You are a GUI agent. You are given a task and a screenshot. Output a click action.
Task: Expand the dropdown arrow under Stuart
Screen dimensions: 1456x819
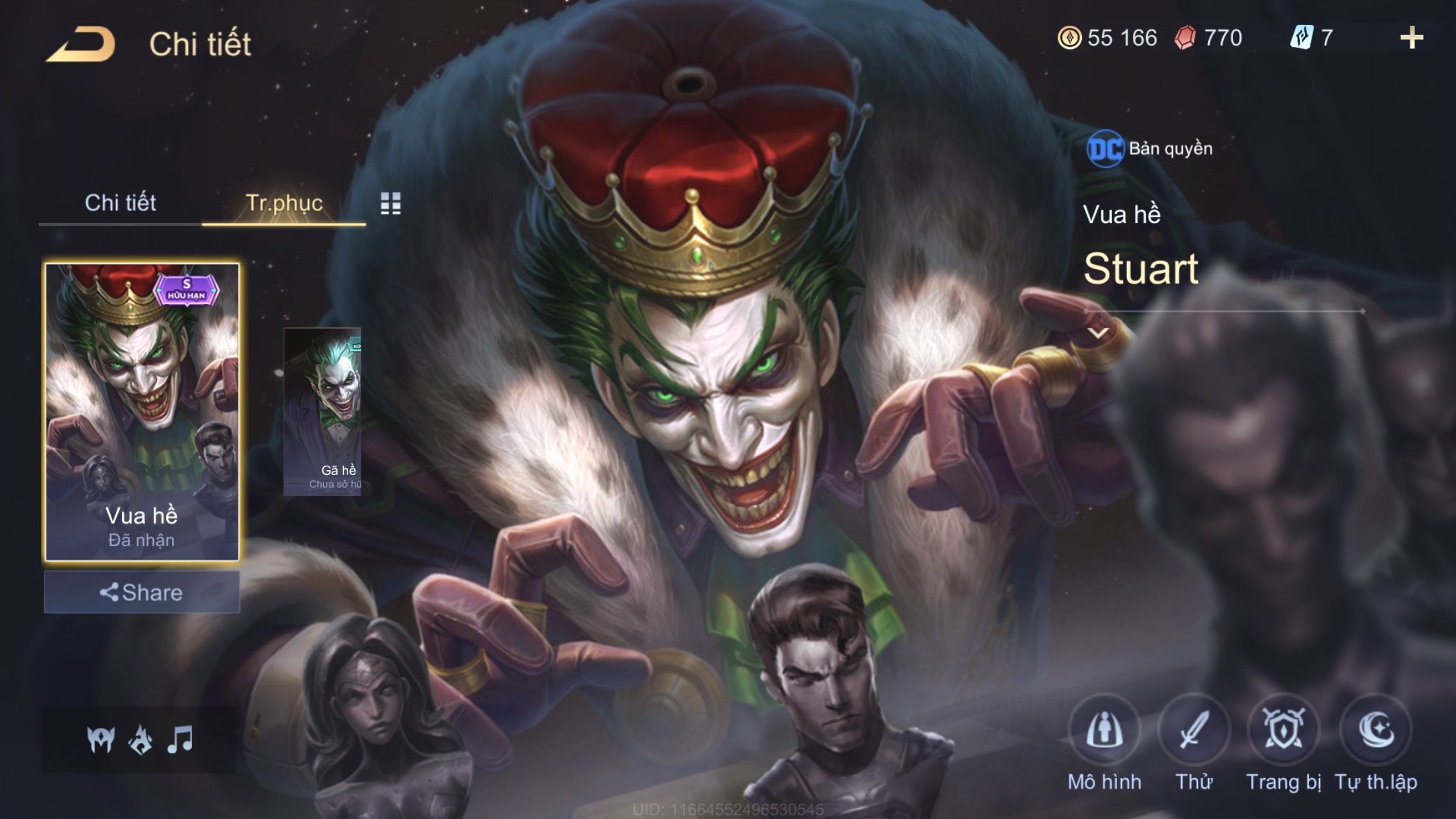pos(1098,333)
